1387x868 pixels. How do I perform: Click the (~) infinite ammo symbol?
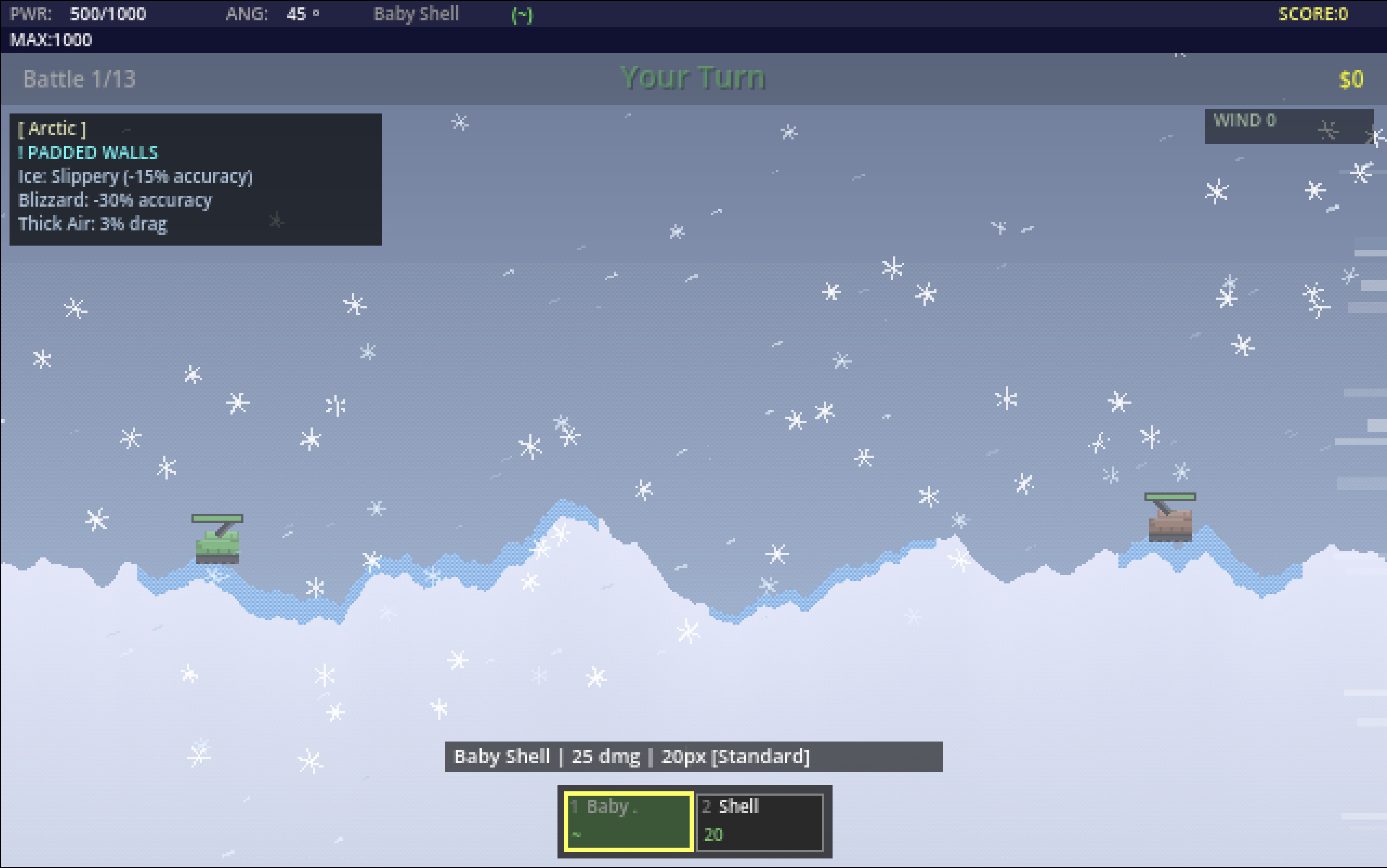521,14
